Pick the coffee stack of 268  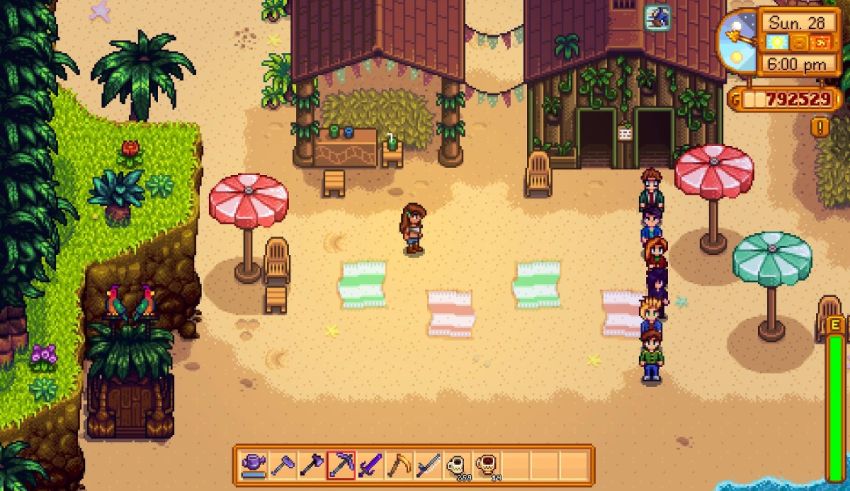pos(457,464)
